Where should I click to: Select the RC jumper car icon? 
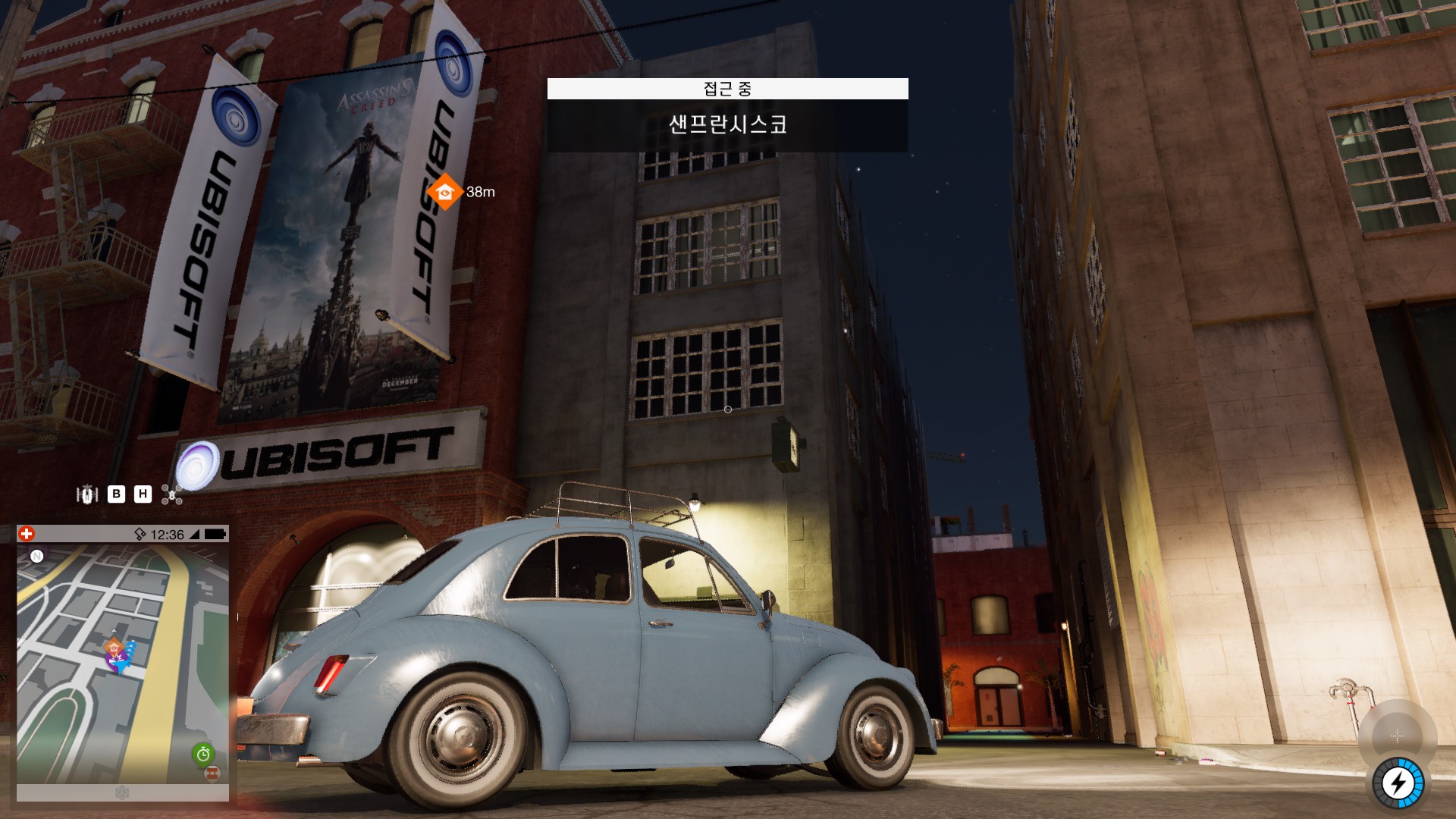point(87,494)
